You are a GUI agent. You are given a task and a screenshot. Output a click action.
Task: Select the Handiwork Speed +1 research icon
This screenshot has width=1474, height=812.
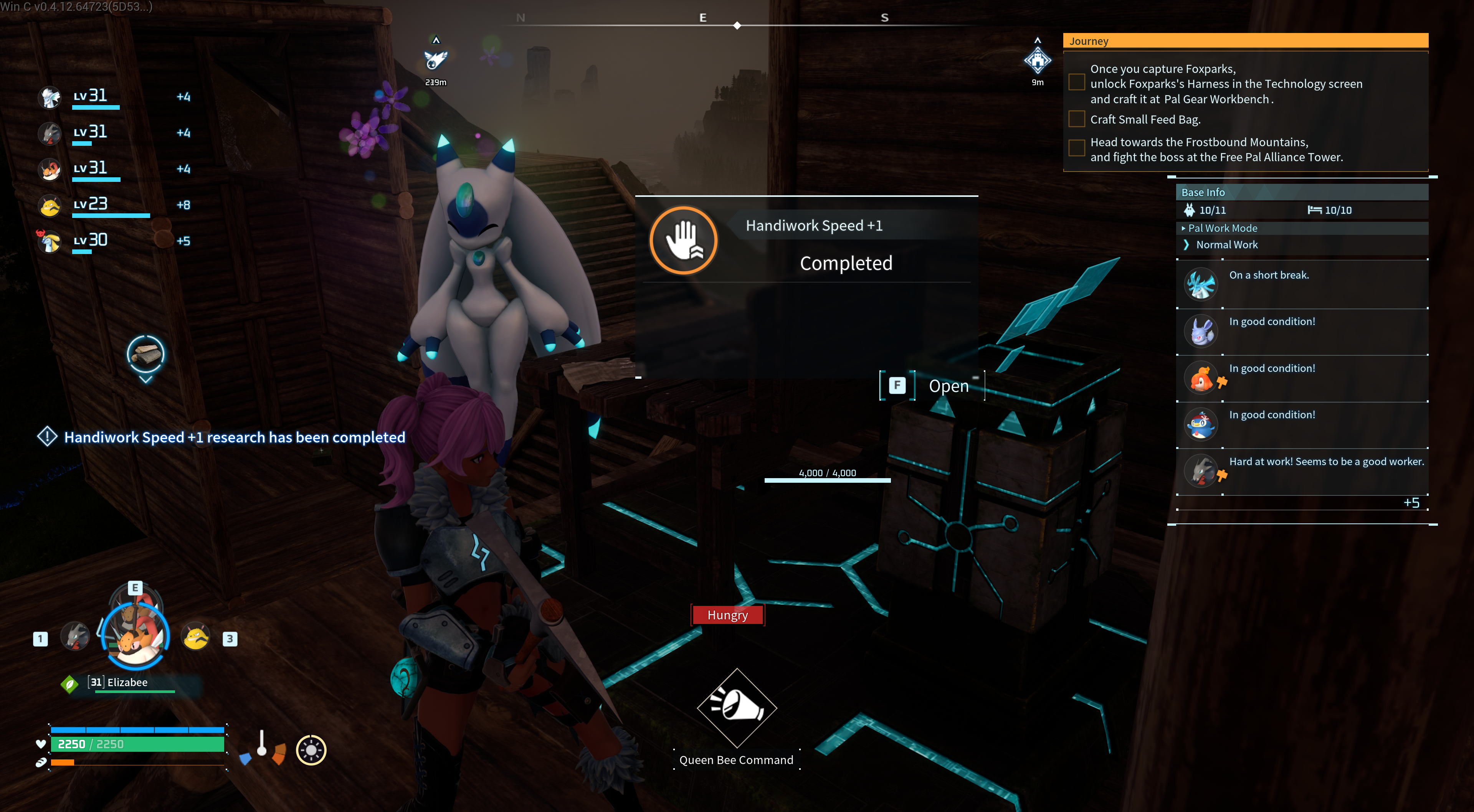(683, 240)
